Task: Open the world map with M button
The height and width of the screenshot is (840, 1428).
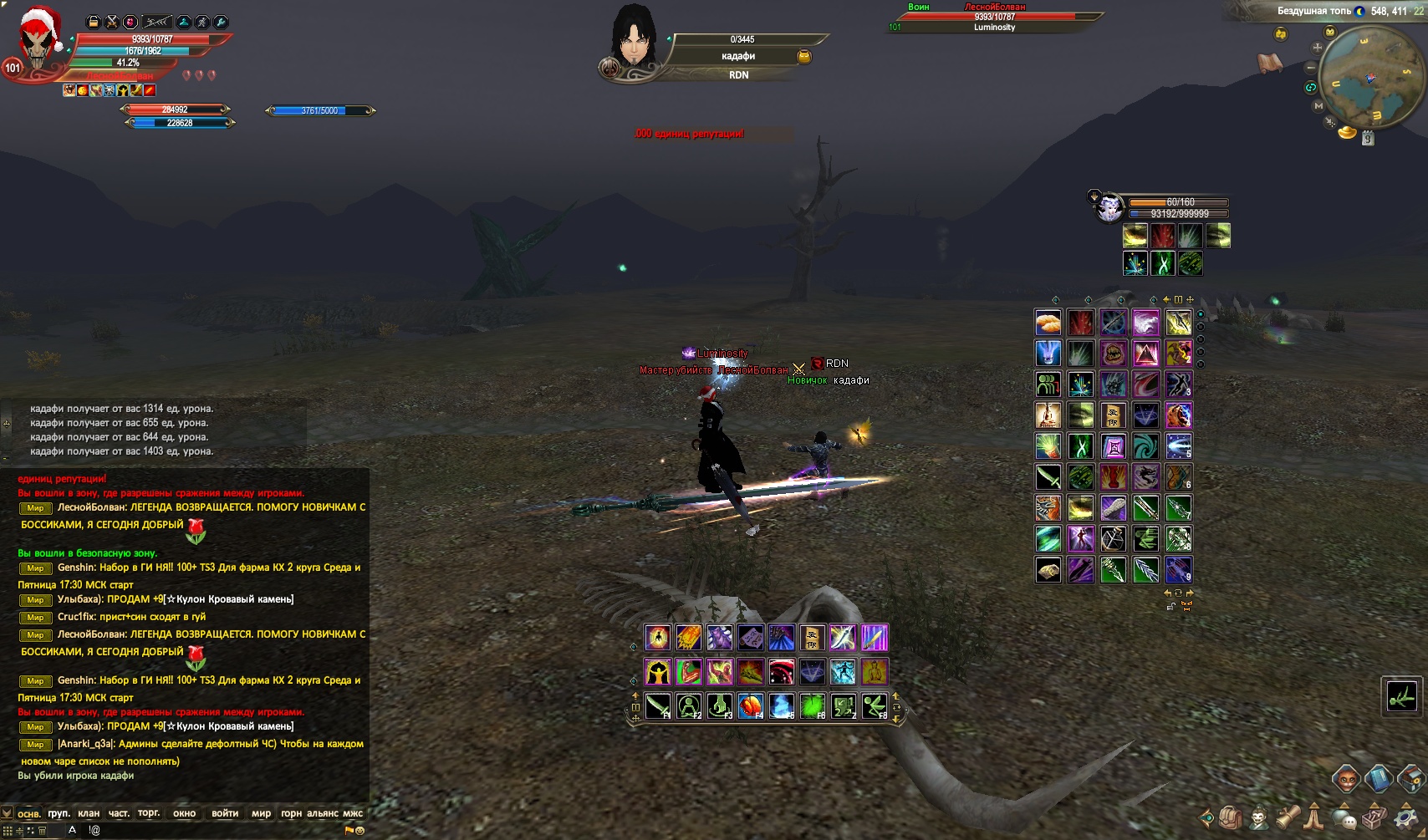Action: click(x=1318, y=106)
